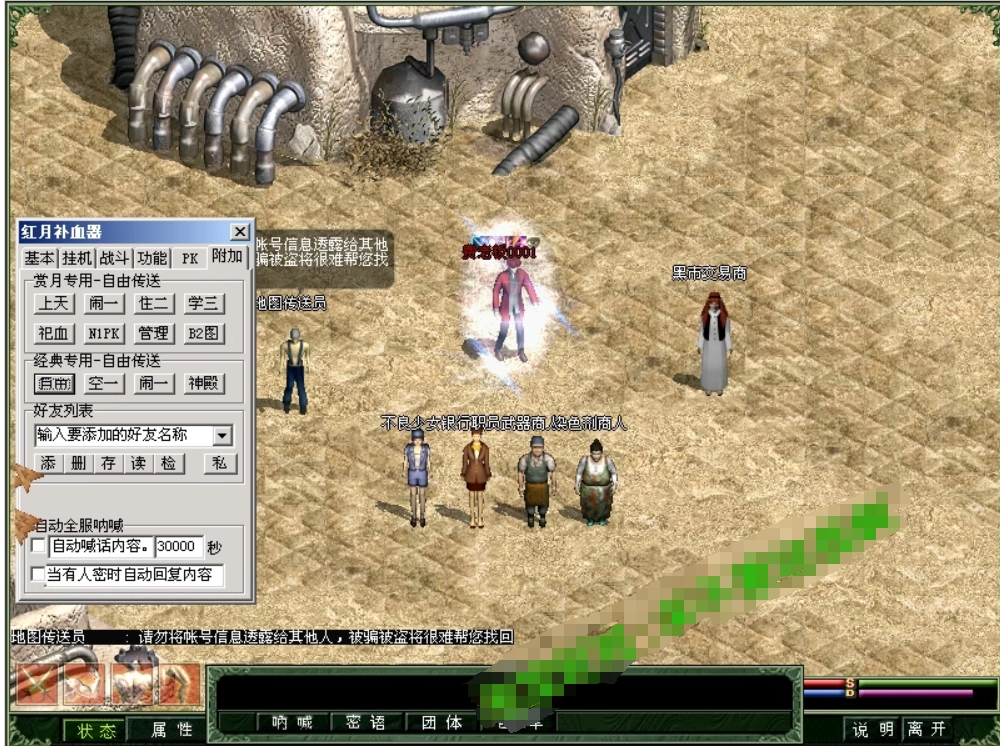Screen dimensions: 1000x746
Task: Activate the N1PK teleport button
Action: pyautogui.click(x=104, y=333)
